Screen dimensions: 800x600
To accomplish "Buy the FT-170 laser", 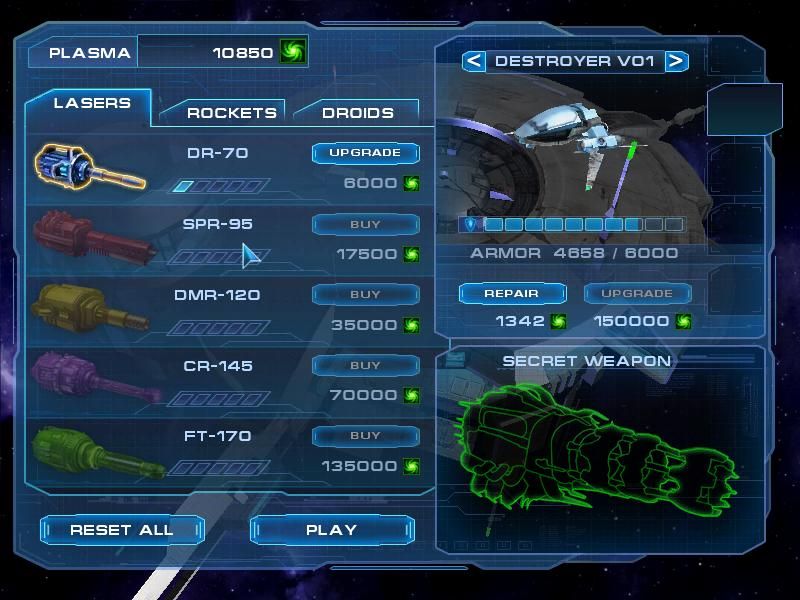I will (365, 436).
